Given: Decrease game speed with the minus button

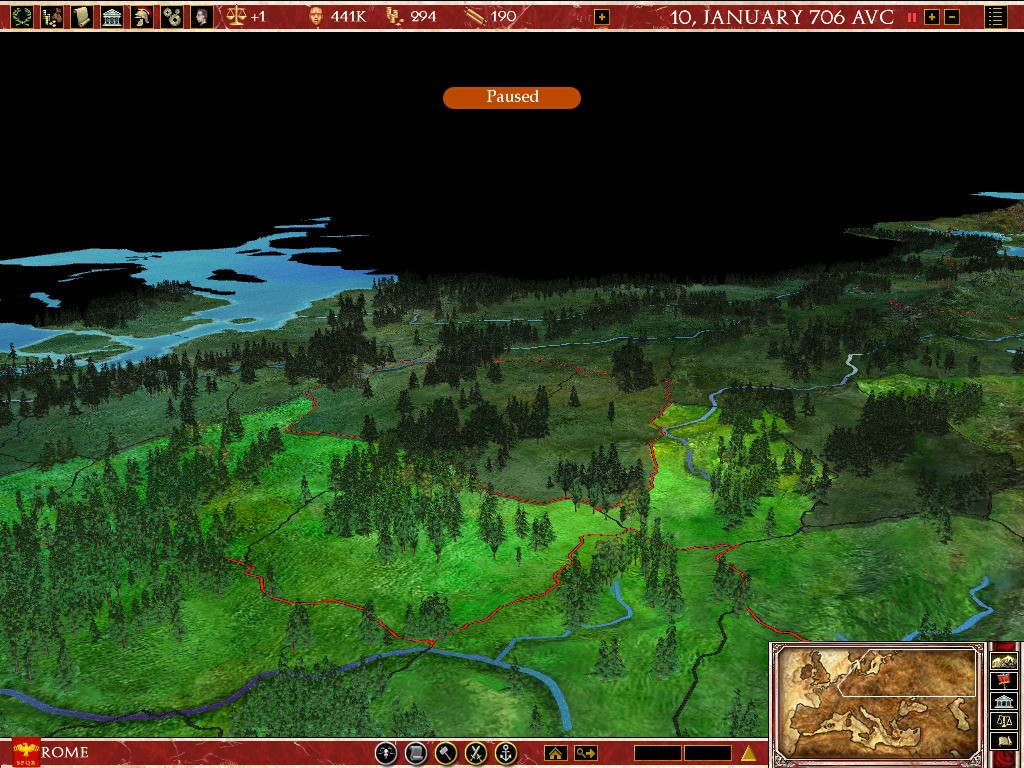Looking at the screenshot, I should (952, 17).
